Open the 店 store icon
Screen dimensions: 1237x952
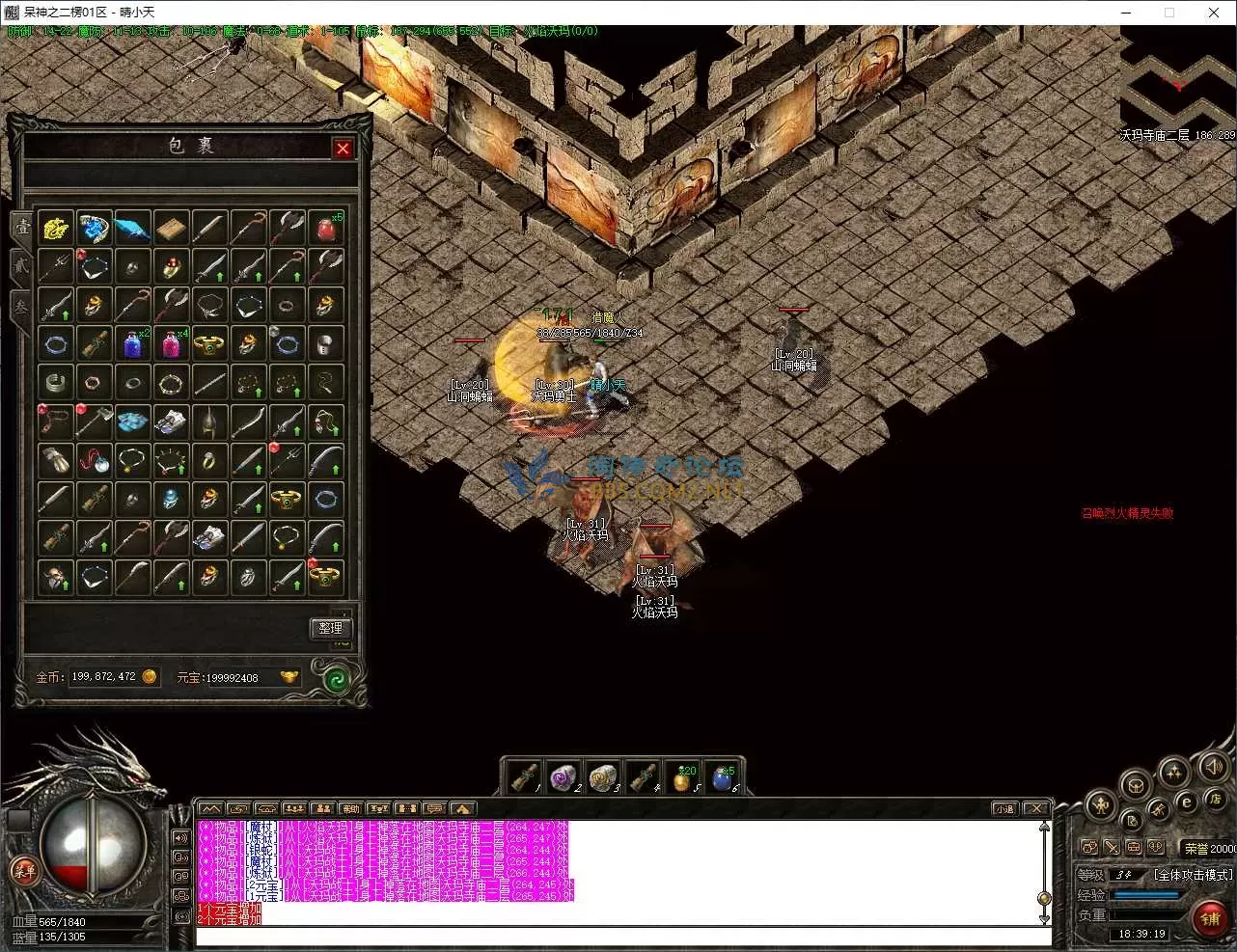1215,799
